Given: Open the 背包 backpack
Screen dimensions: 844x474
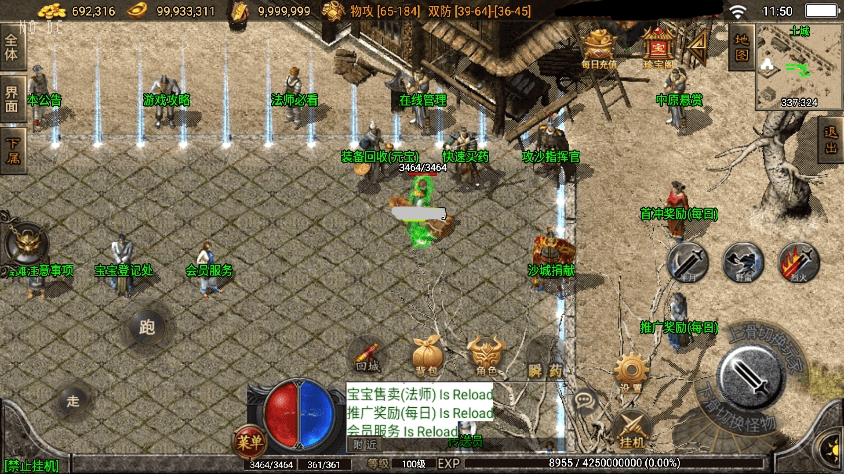Looking at the screenshot, I should coord(427,357).
